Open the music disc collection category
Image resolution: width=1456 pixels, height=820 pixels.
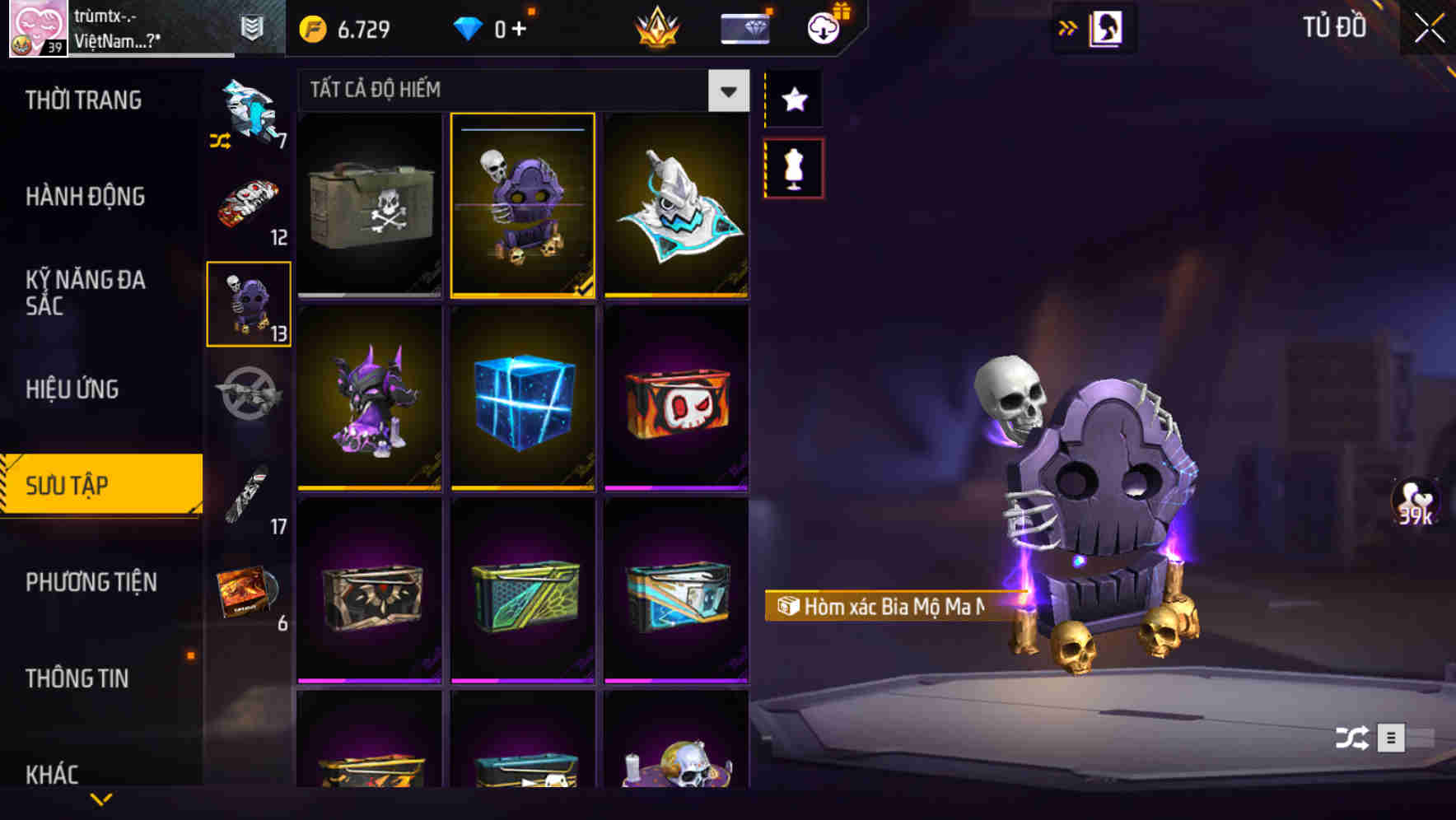pyautogui.click(x=247, y=589)
